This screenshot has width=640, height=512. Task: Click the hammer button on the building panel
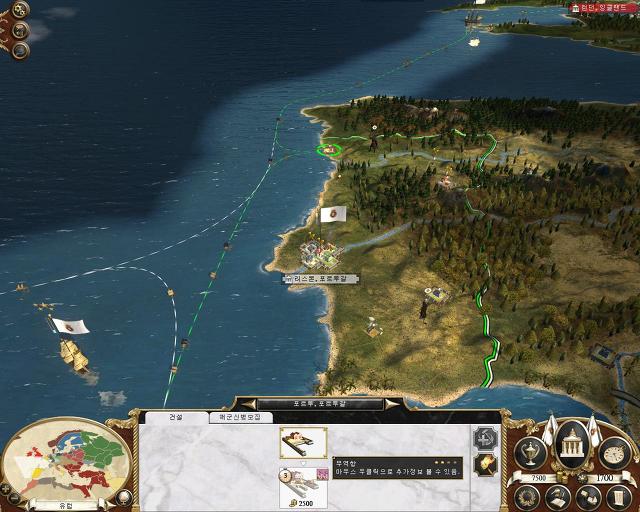point(484,465)
